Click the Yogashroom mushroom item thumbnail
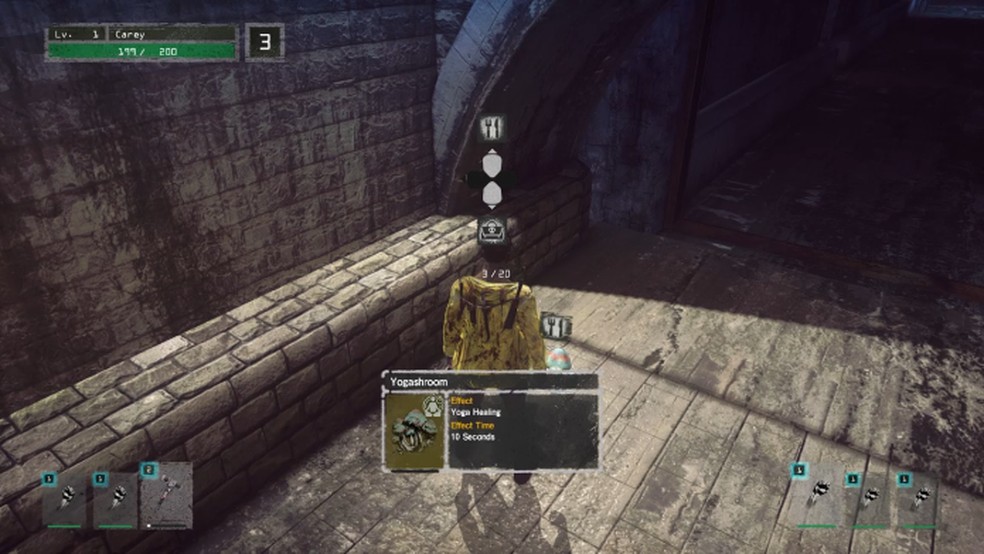984x554 pixels. [x=415, y=431]
